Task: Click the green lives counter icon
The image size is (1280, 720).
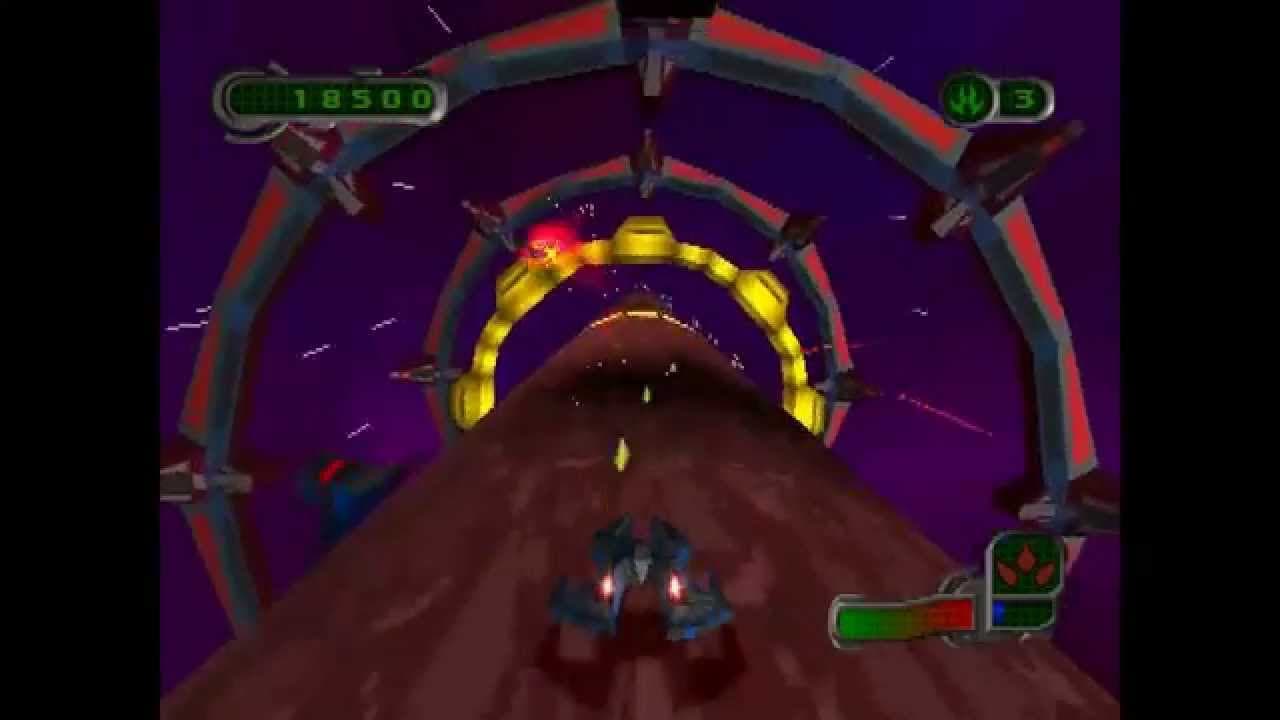Action: [x=965, y=97]
